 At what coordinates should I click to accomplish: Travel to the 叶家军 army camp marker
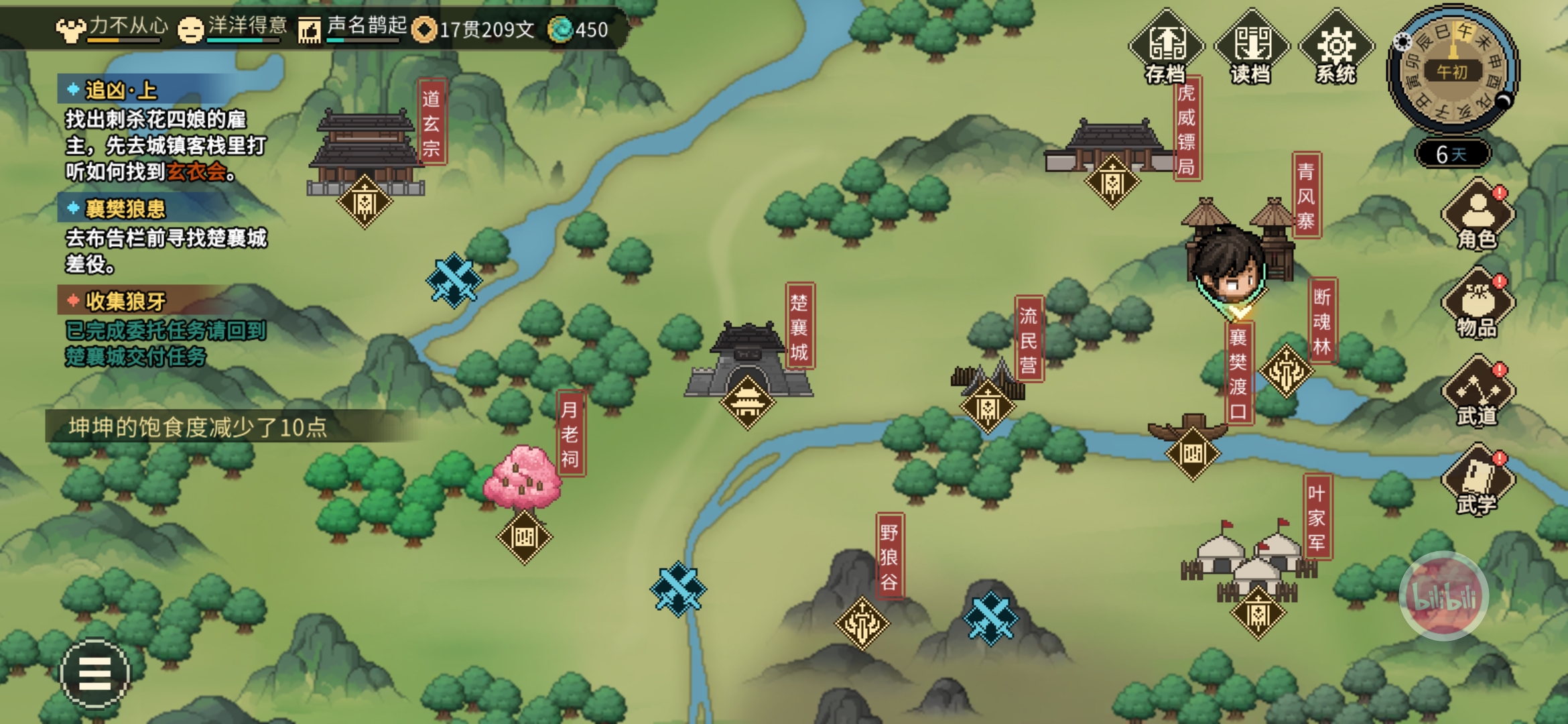click(x=1258, y=613)
